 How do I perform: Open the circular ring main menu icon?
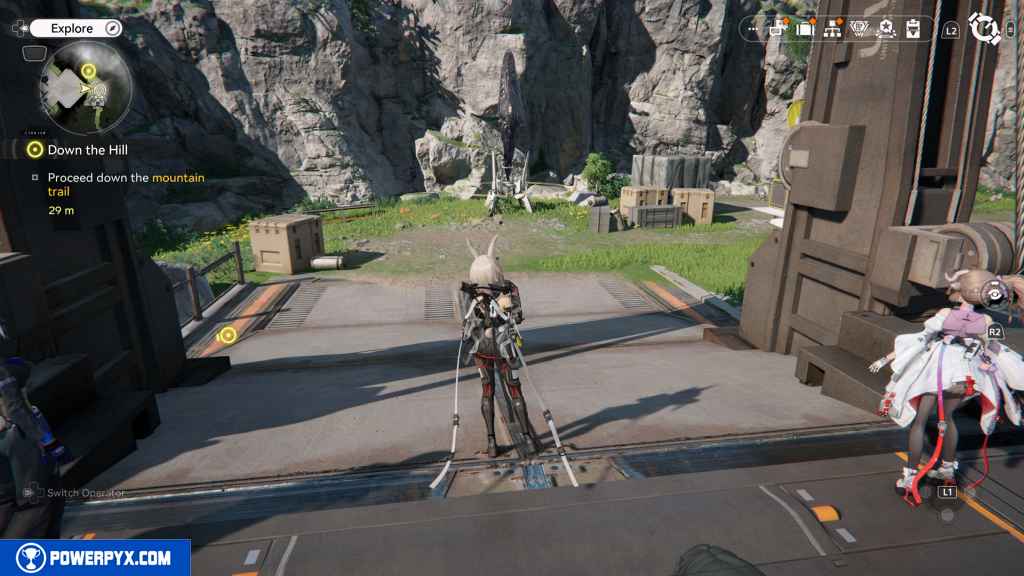[x=985, y=29]
